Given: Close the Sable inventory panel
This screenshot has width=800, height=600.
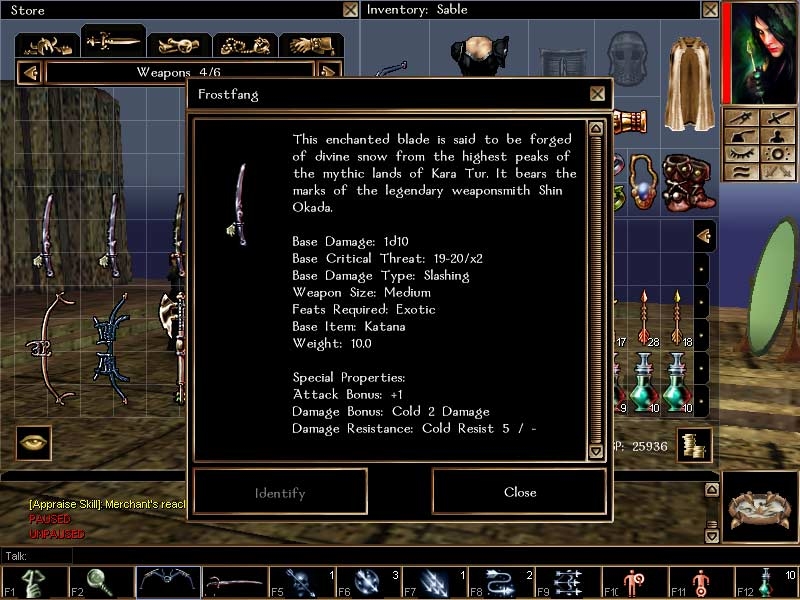Looking at the screenshot, I should coord(709,10).
